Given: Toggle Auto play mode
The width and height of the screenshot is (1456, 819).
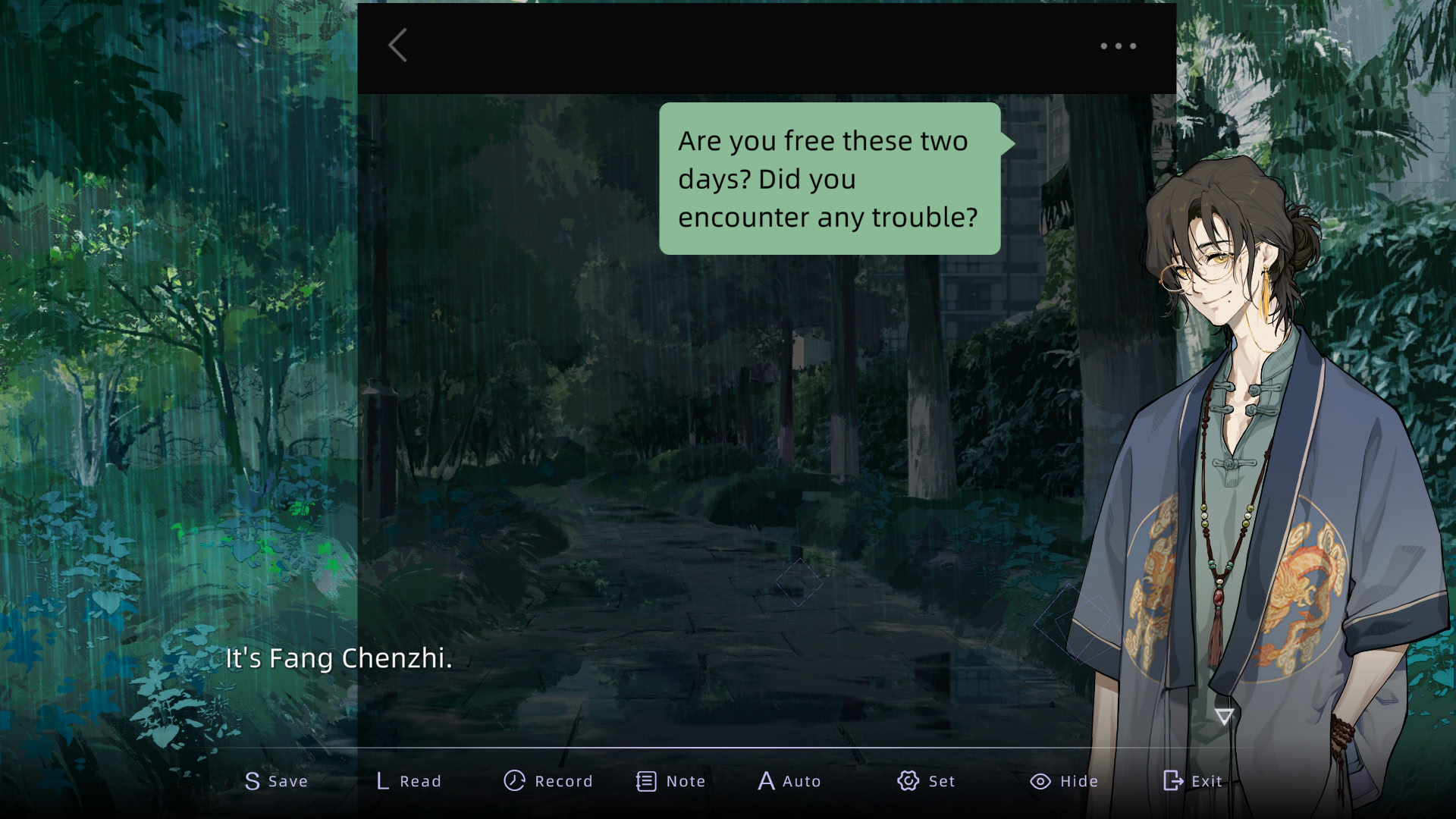Looking at the screenshot, I should [789, 781].
